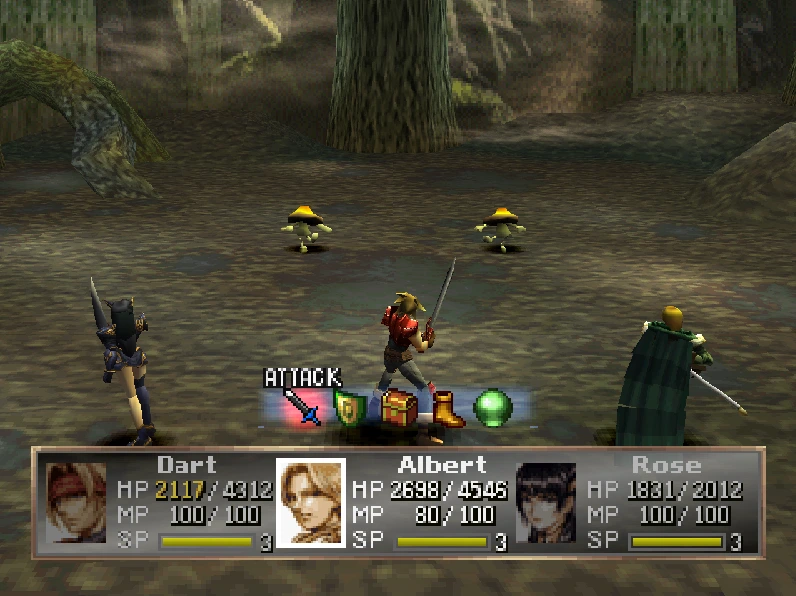Select the Attack sword command

[x=301, y=408]
